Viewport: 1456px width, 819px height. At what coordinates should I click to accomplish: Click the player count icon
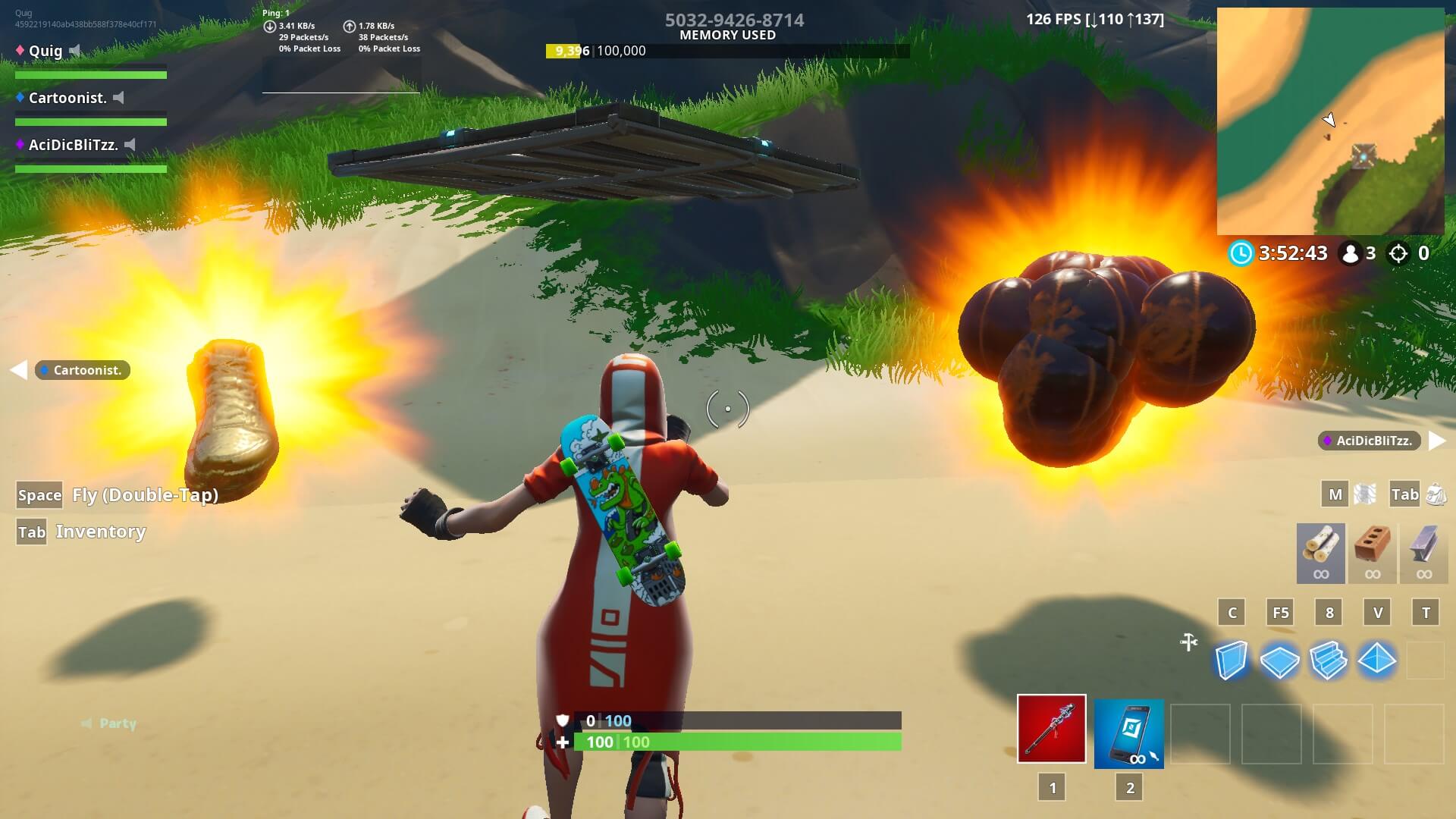point(1350,254)
